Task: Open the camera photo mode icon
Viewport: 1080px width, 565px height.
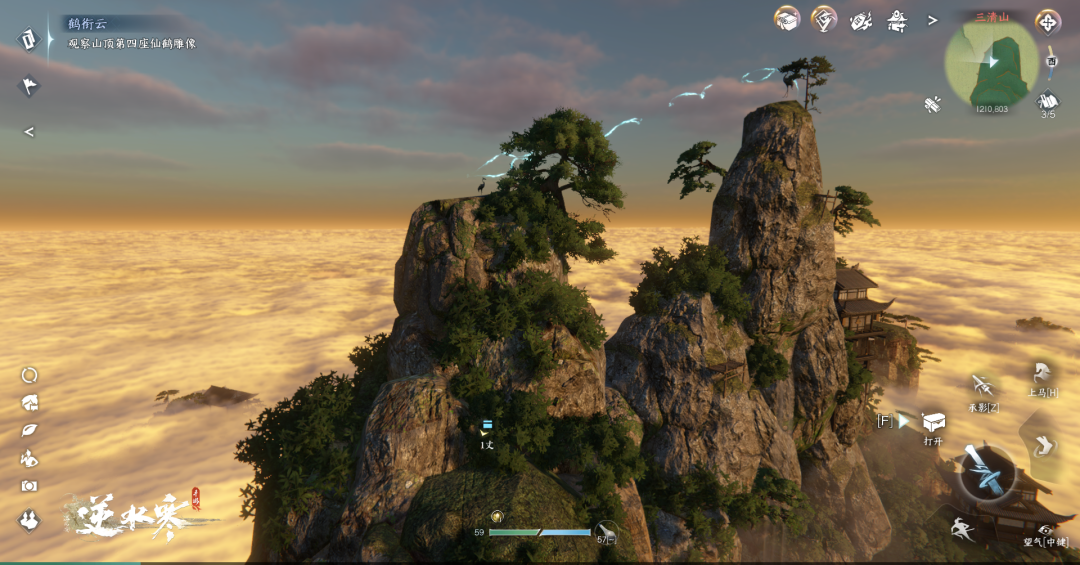Action: coord(29,486)
